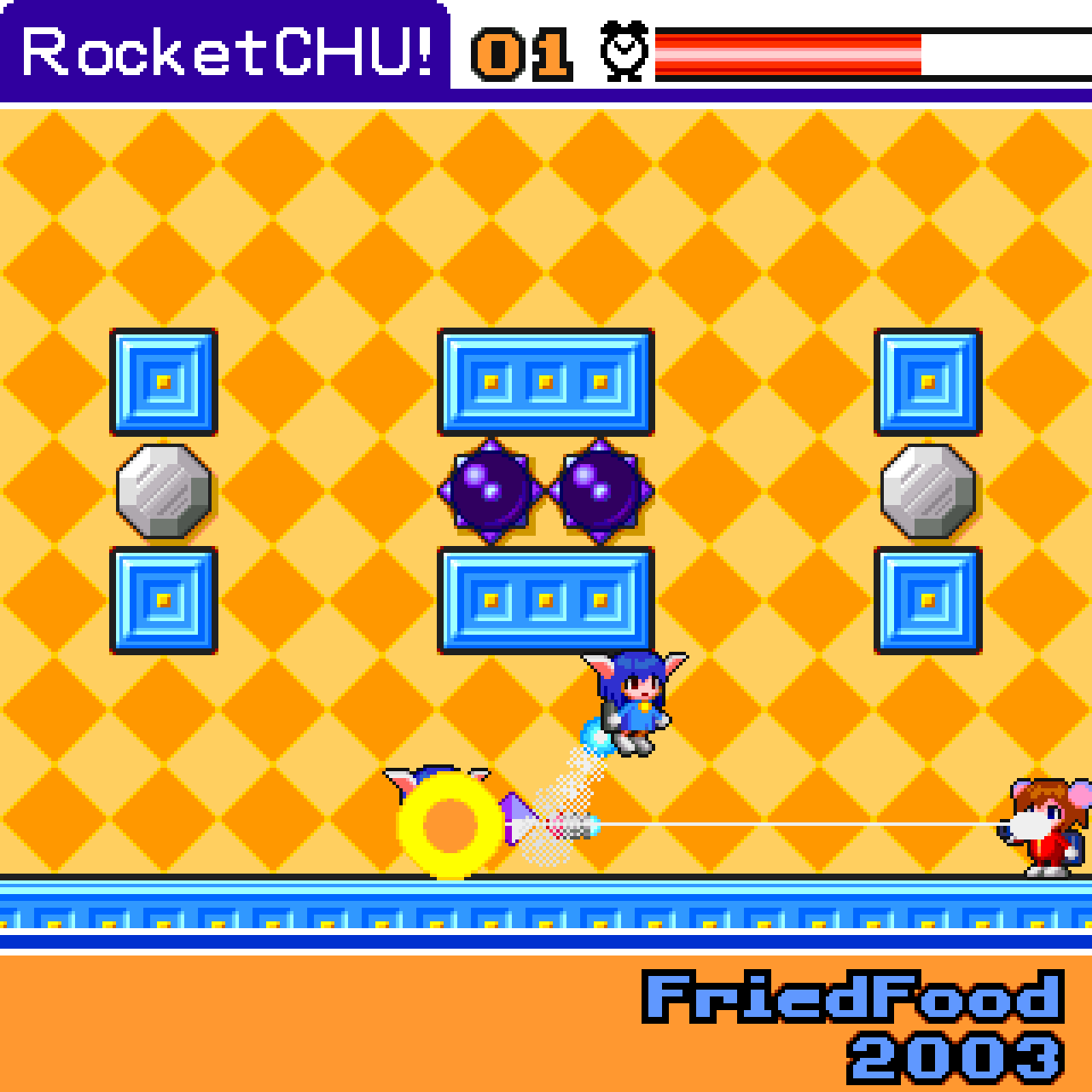Screen dimensions: 1092x1092
Task: Click the left gray boulder obstacle
Action: (164, 493)
